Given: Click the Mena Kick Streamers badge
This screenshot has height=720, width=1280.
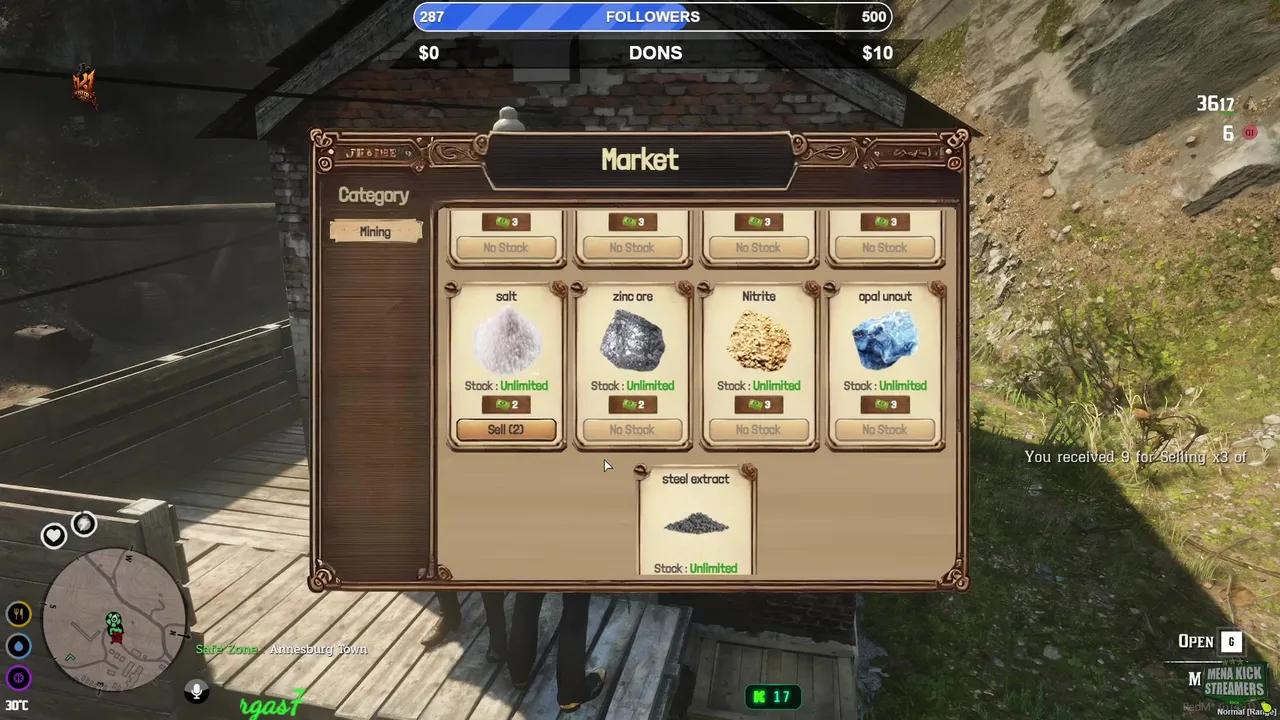Looking at the screenshot, I should pos(1233,682).
